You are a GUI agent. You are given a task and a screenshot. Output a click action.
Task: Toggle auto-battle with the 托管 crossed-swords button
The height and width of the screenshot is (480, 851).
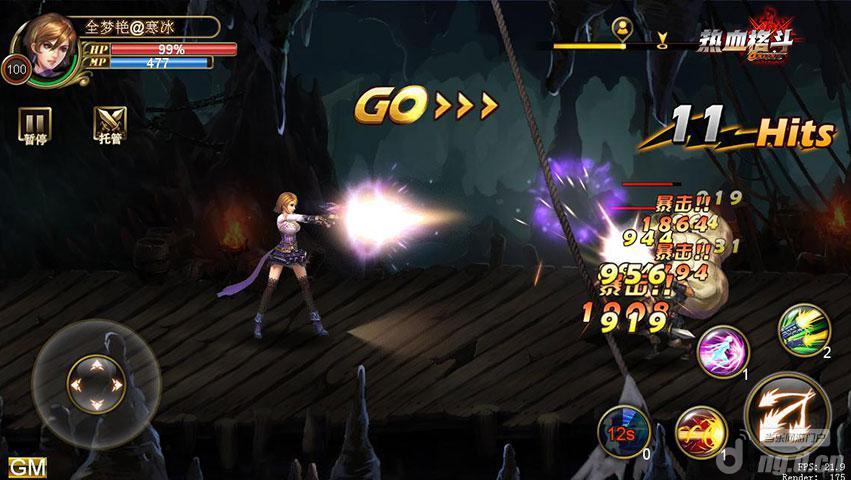click(x=107, y=123)
